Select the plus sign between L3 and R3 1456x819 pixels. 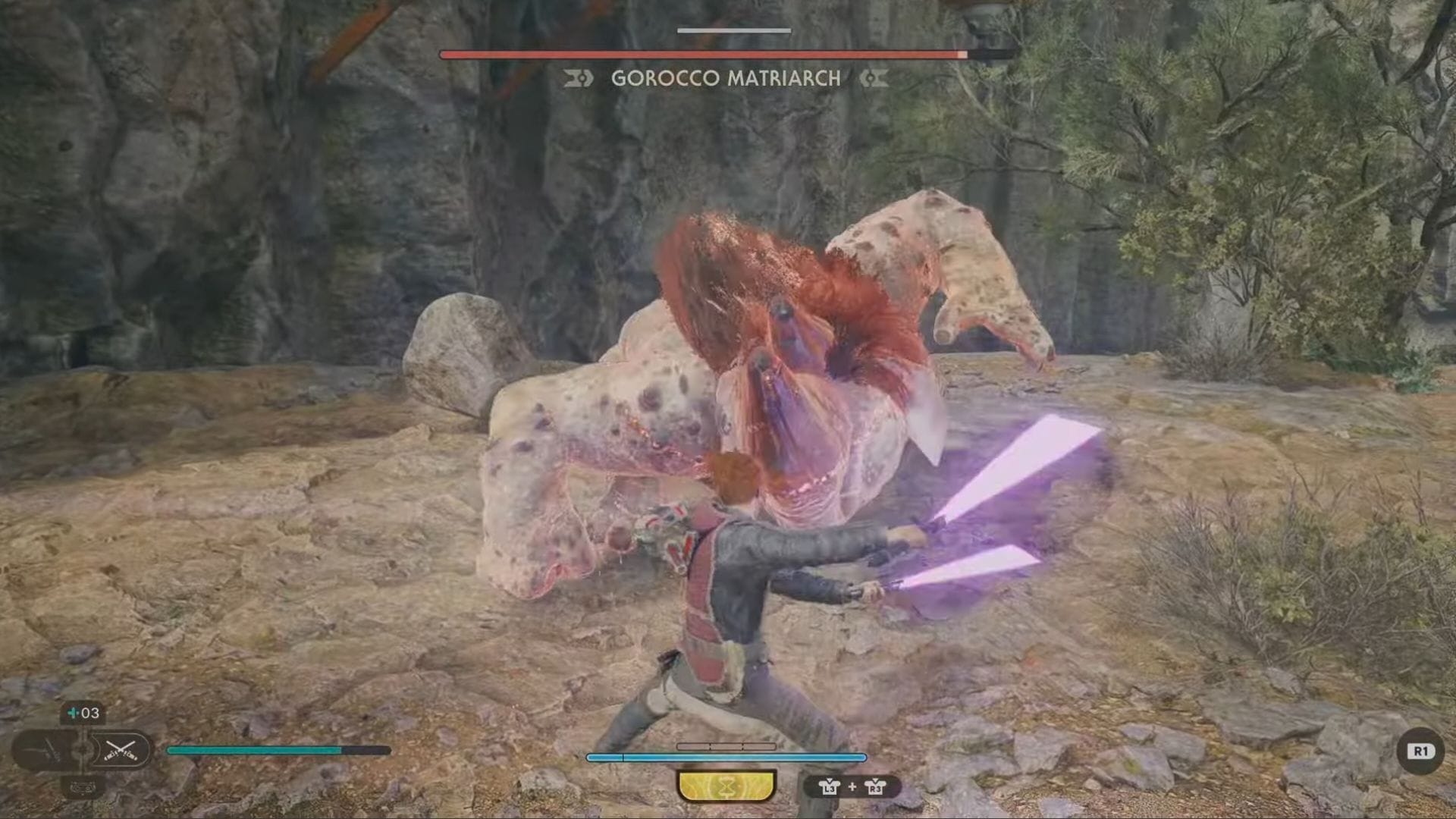point(852,787)
